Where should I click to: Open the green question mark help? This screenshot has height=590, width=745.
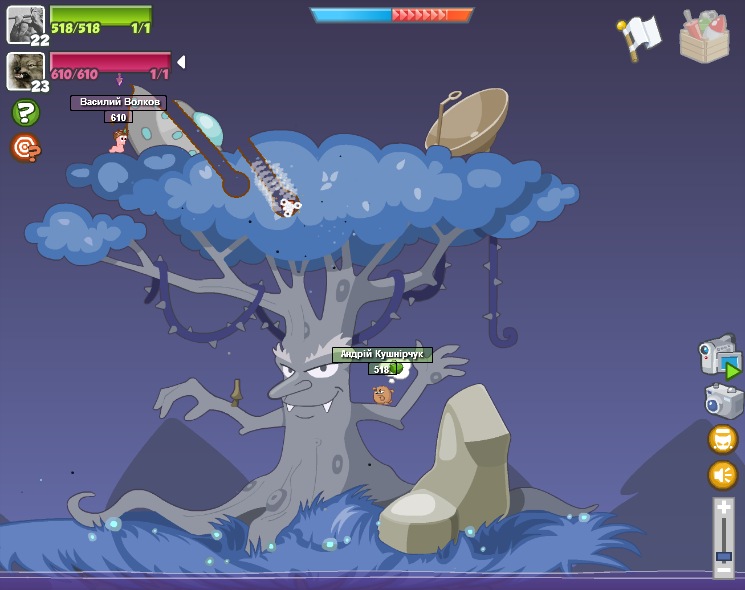25,113
